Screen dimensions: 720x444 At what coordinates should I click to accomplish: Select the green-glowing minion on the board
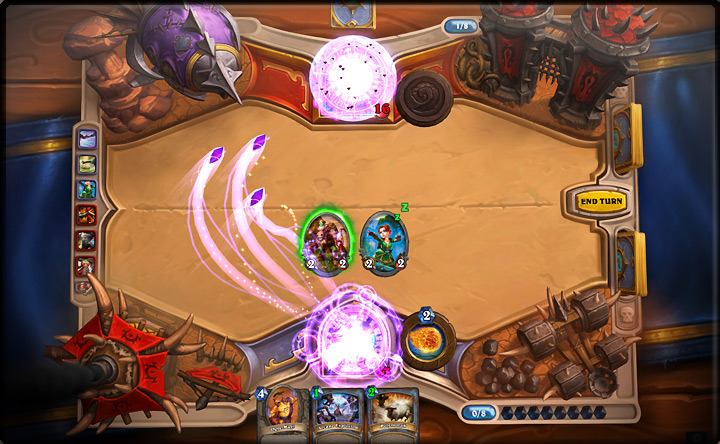tap(326, 242)
